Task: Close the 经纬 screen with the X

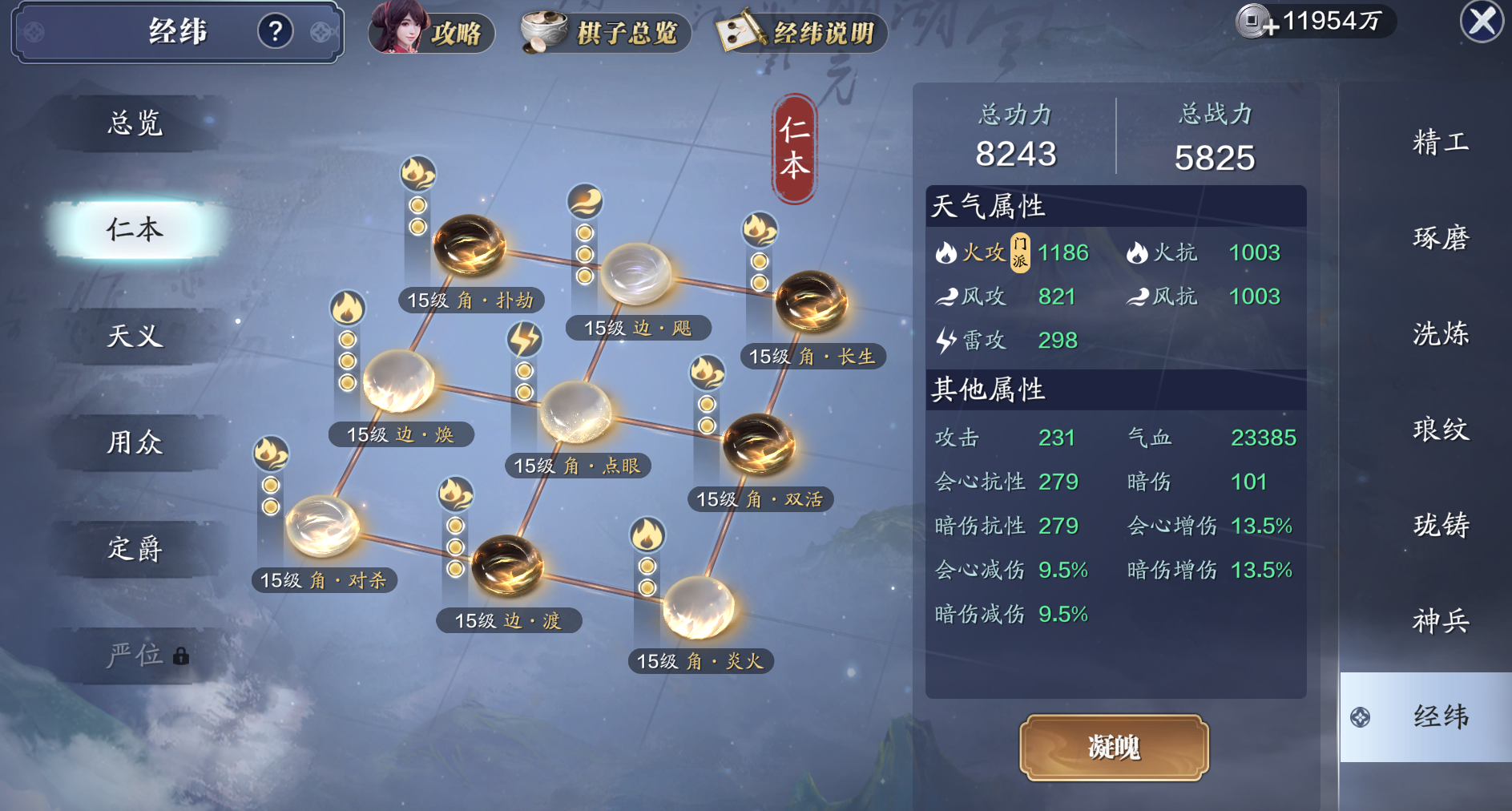Action: click(x=1482, y=22)
